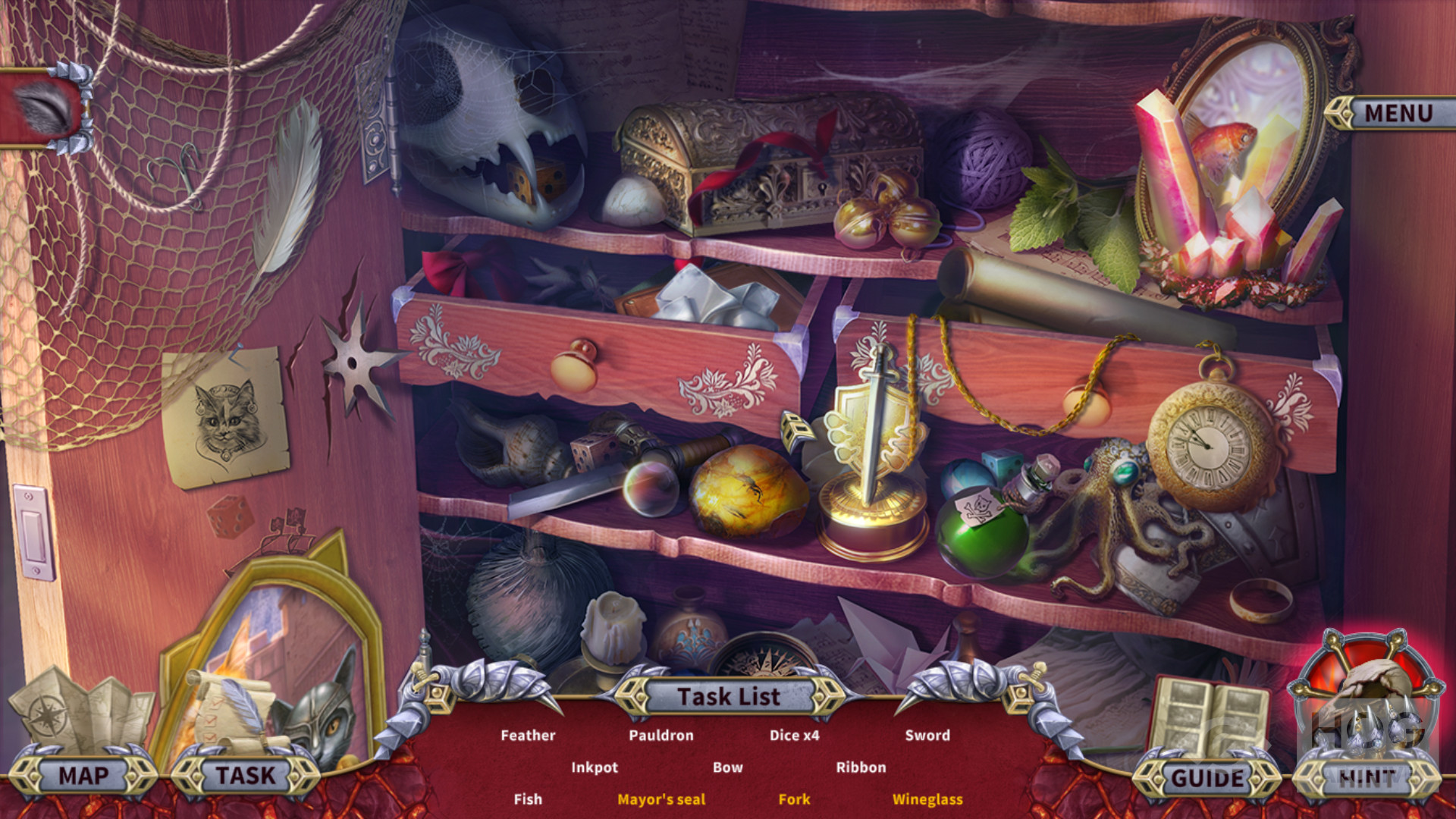The height and width of the screenshot is (819, 1456).
Task: Open the strategy GUIDE book
Action: pyautogui.click(x=1207, y=777)
